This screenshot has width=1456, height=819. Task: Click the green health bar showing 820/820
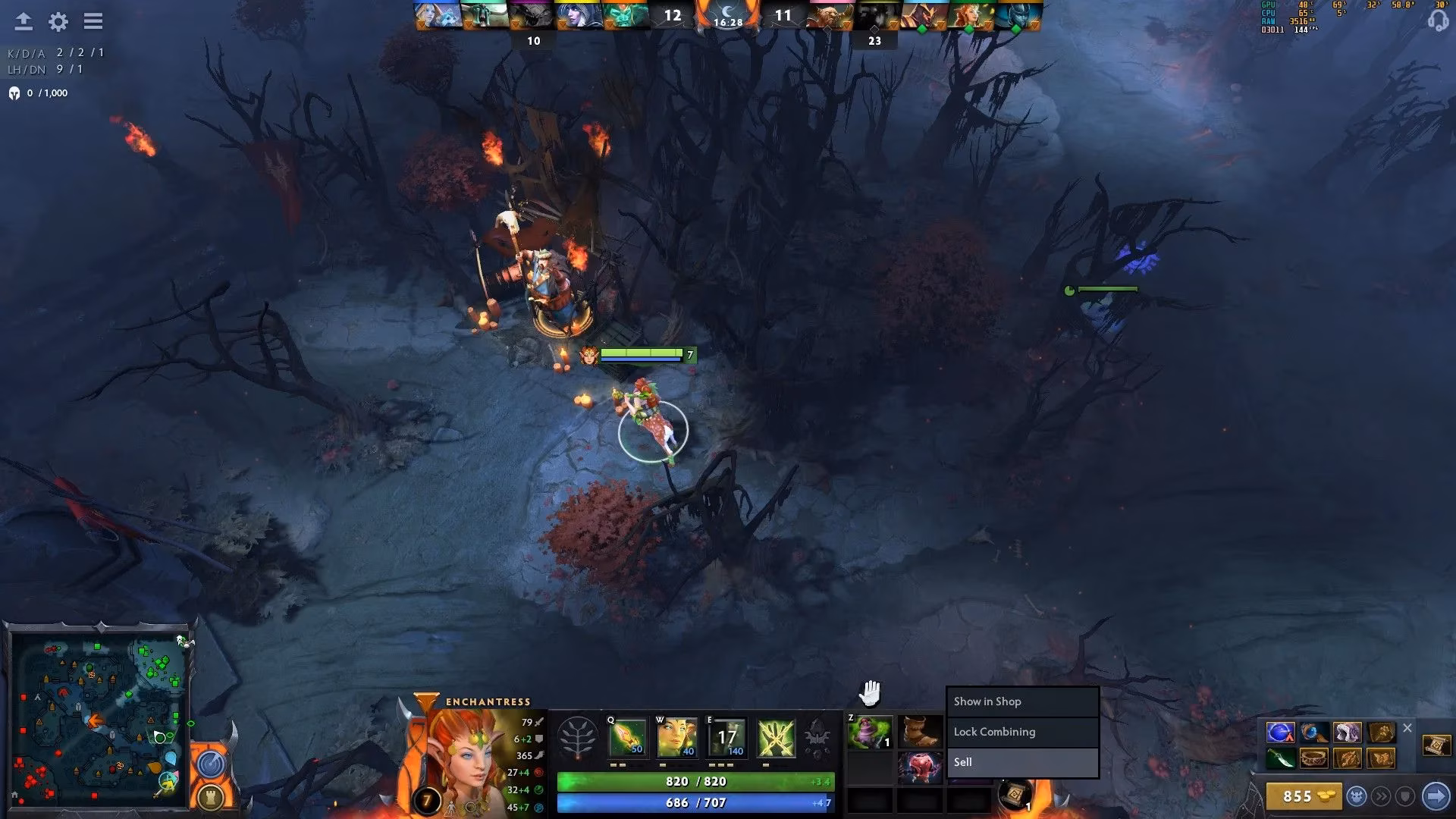pos(695,781)
